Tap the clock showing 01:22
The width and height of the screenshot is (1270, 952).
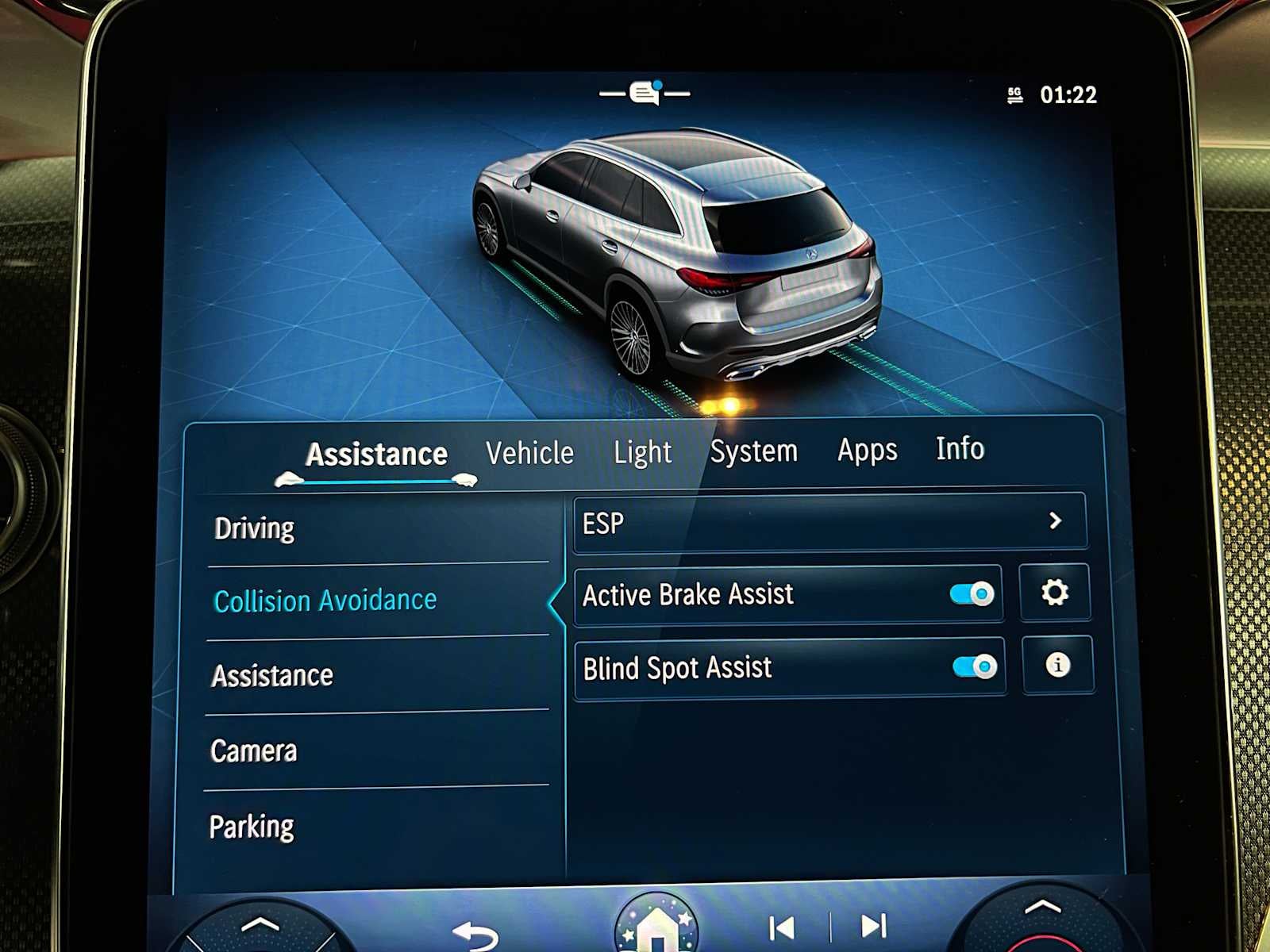click(x=1068, y=94)
